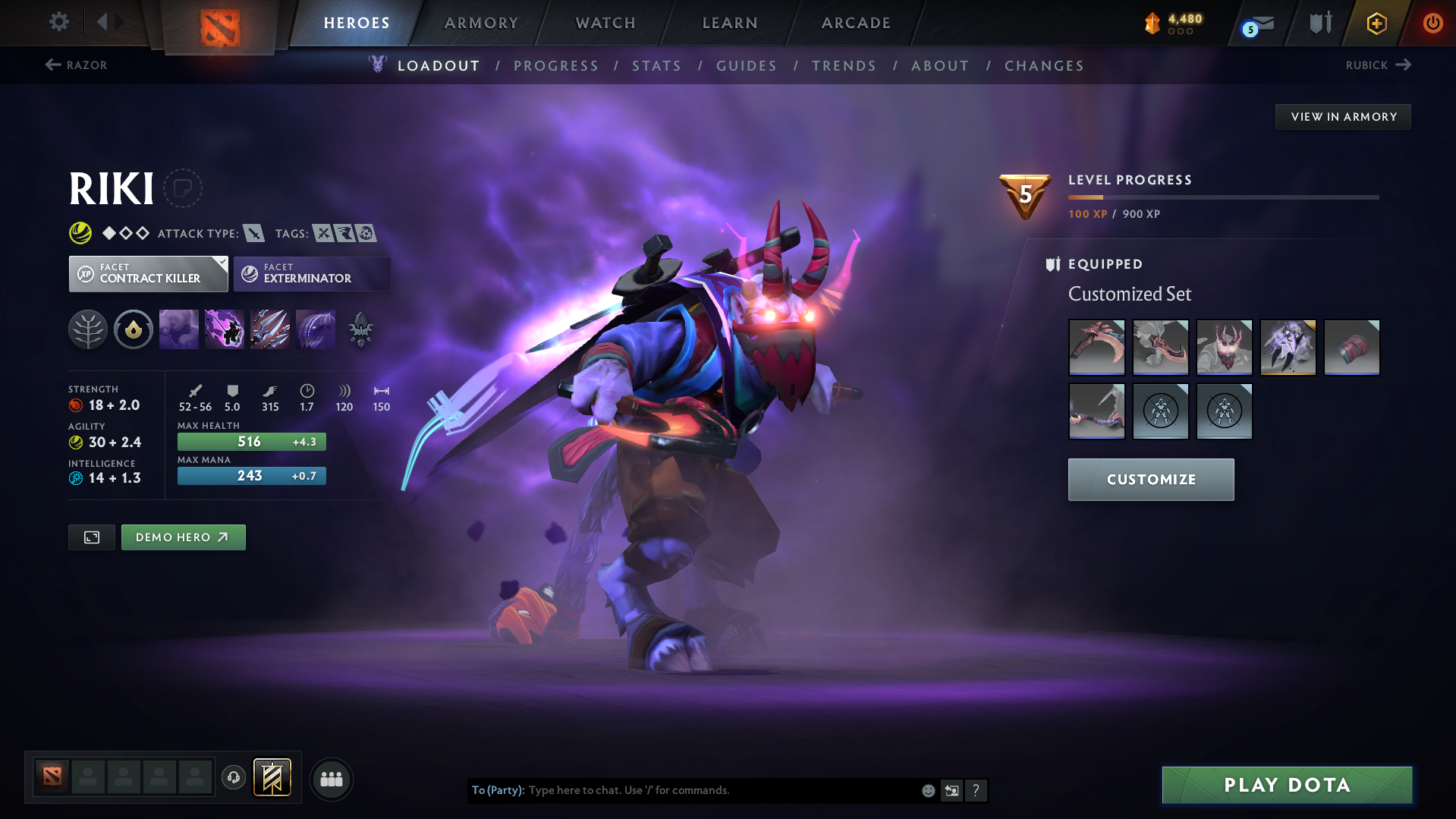Navigate back to Razor with the arrow
The image size is (1456, 819).
(x=75, y=65)
